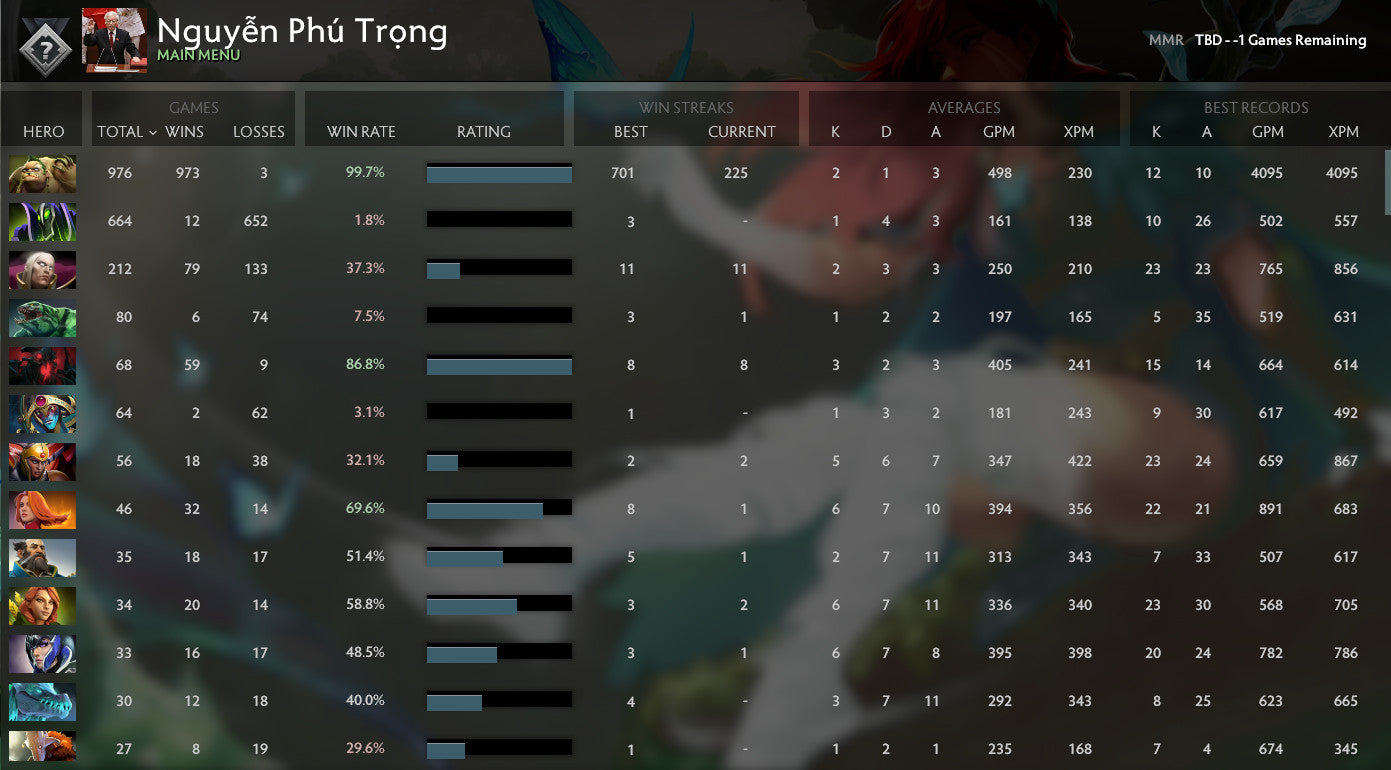Image resolution: width=1391 pixels, height=770 pixels.
Task: Open Invoker's hero stats portrait
Action: click(42, 269)
